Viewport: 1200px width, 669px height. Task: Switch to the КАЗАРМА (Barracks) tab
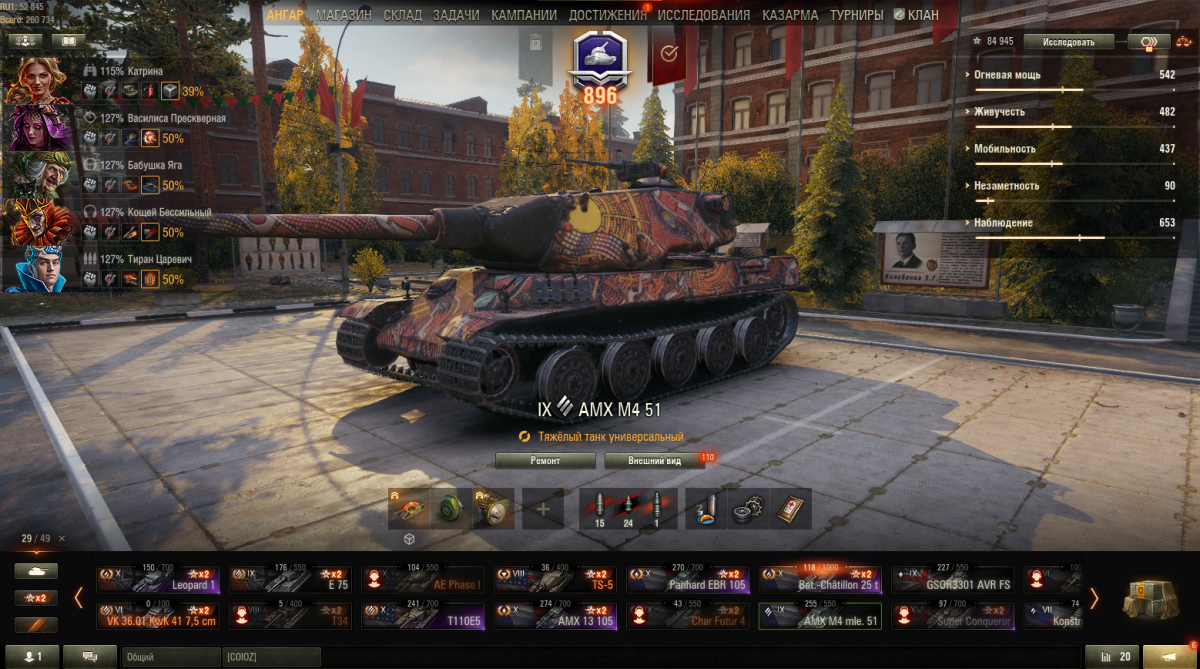click(x=789, y=15)
